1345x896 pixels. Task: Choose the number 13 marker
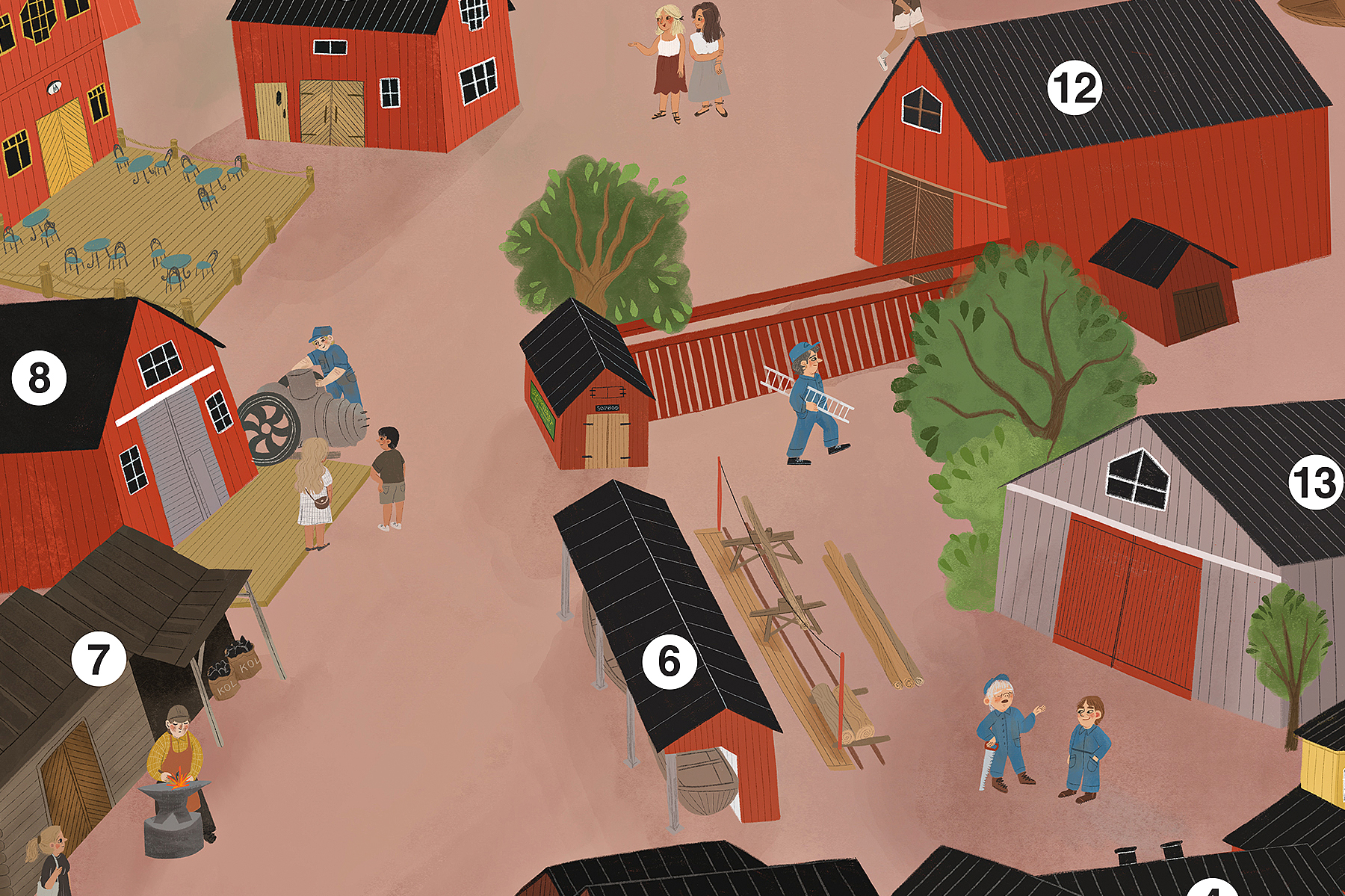(x=1316, y=482)
